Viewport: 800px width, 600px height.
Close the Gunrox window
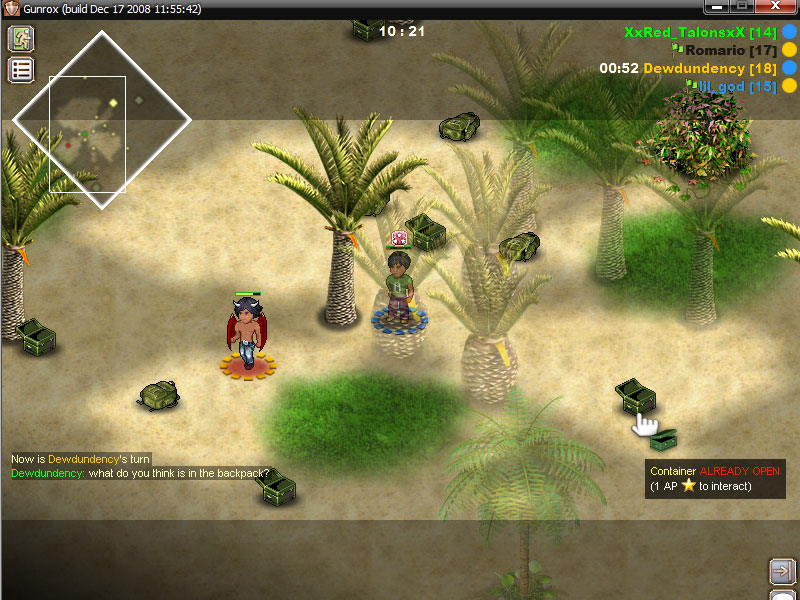tap(776, 7)
